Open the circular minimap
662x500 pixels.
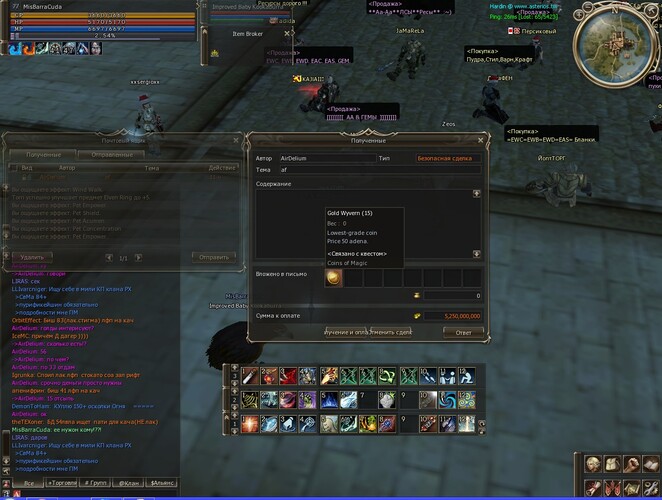click(x=623, y=38)
